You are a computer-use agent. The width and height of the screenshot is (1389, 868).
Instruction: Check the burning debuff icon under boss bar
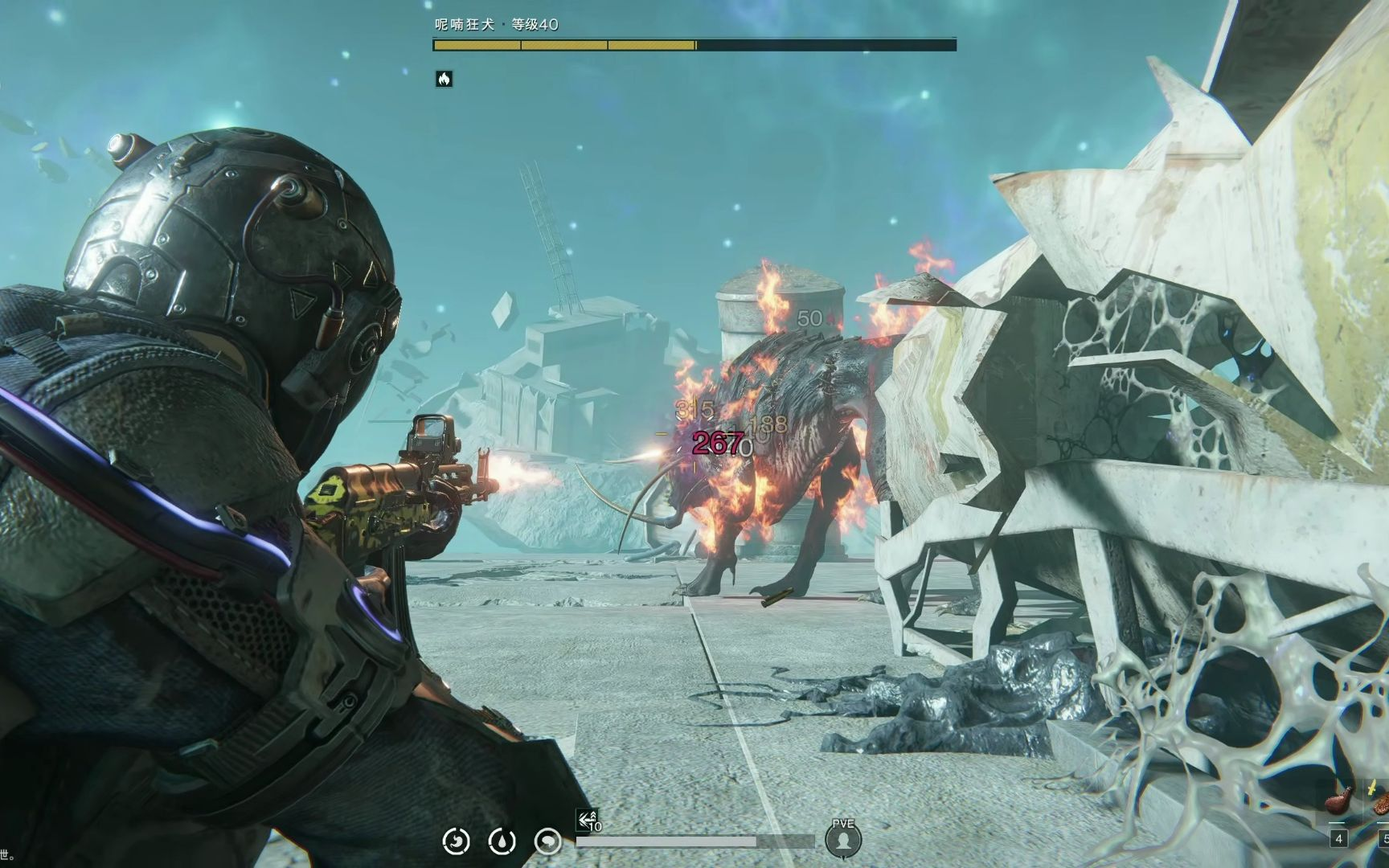coord(444,79)
